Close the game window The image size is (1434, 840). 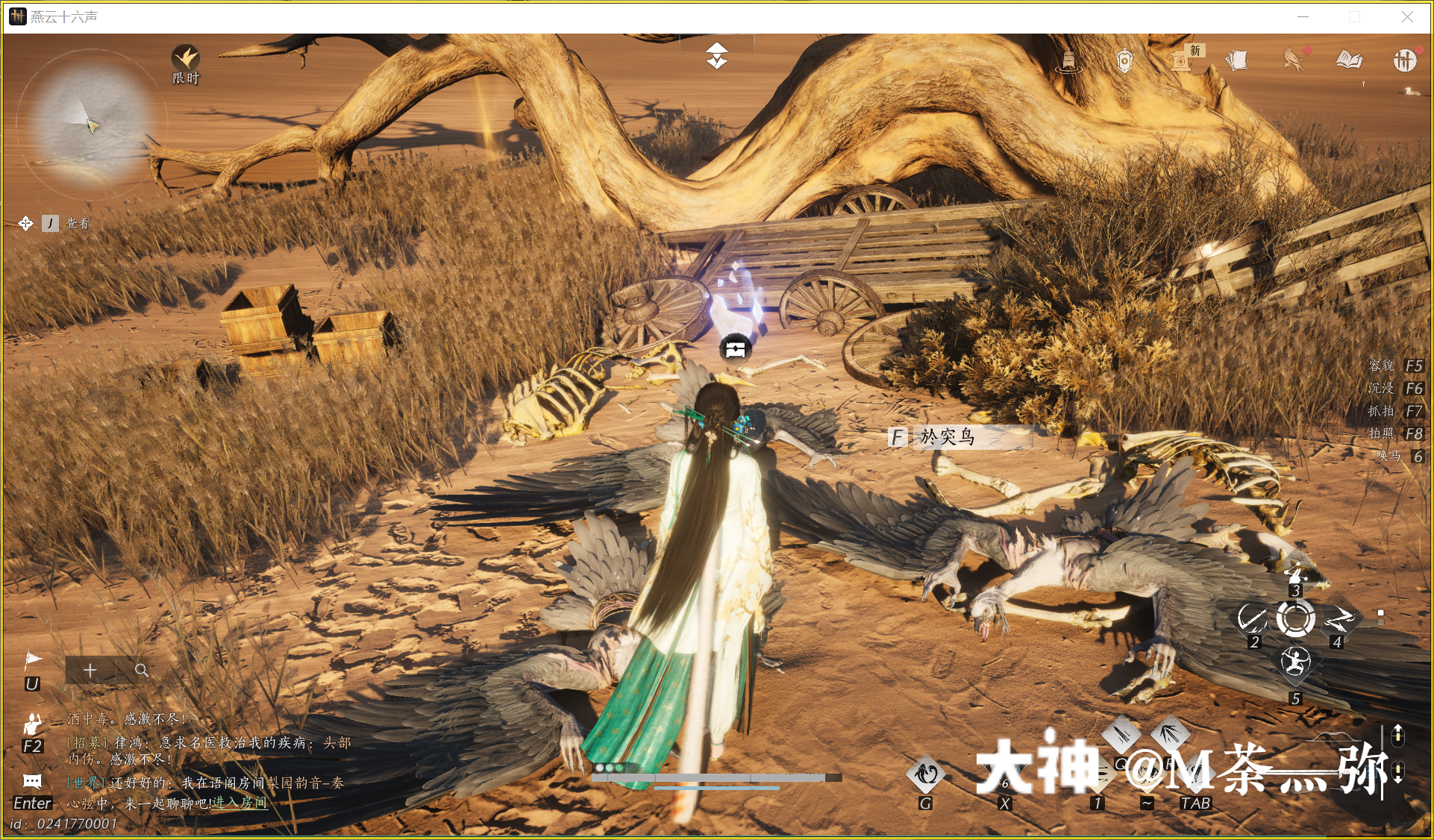point(1407,17)
